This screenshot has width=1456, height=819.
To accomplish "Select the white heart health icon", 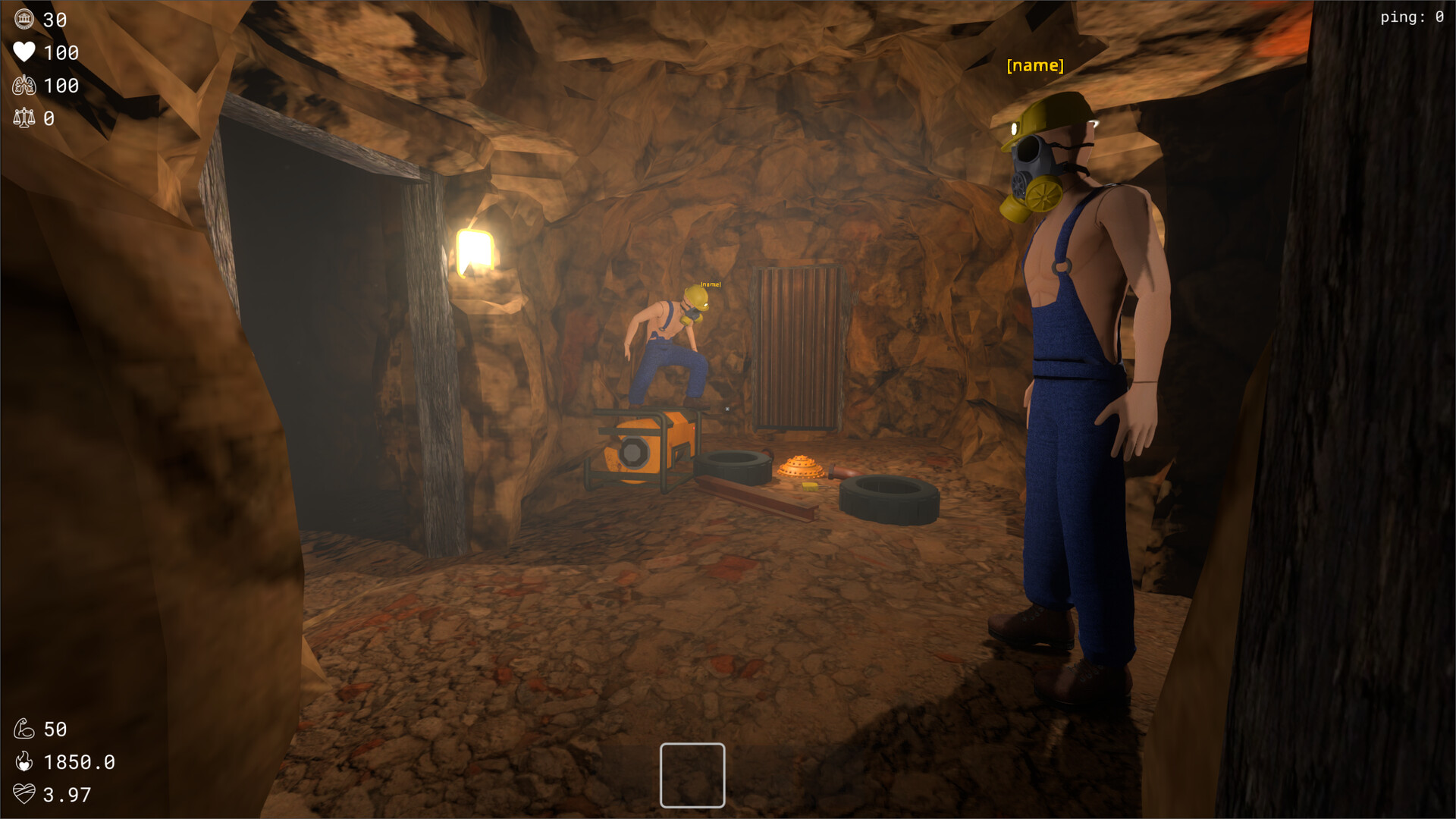I will coord(24,53).
